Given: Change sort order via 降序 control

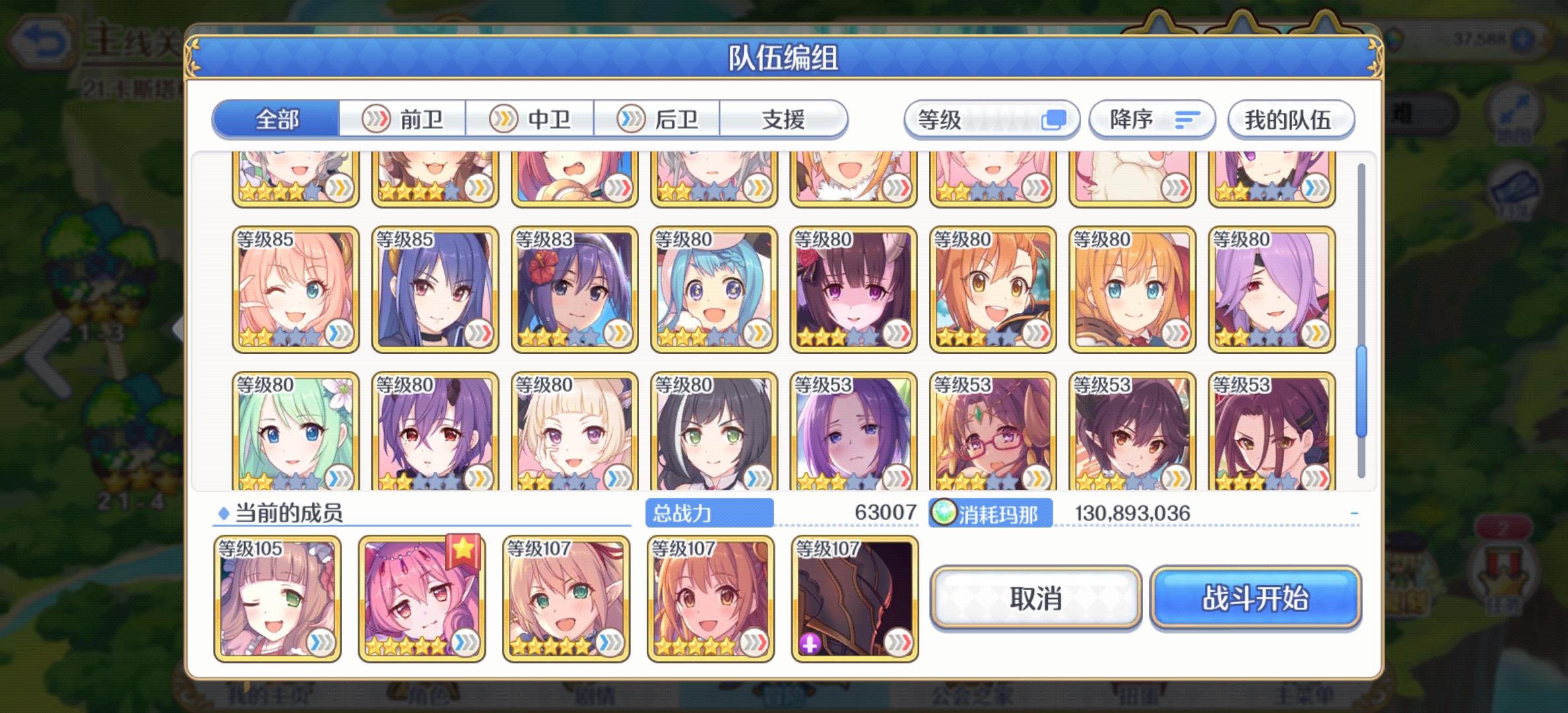Looking at the screenshot, I should coord(1152,119).
